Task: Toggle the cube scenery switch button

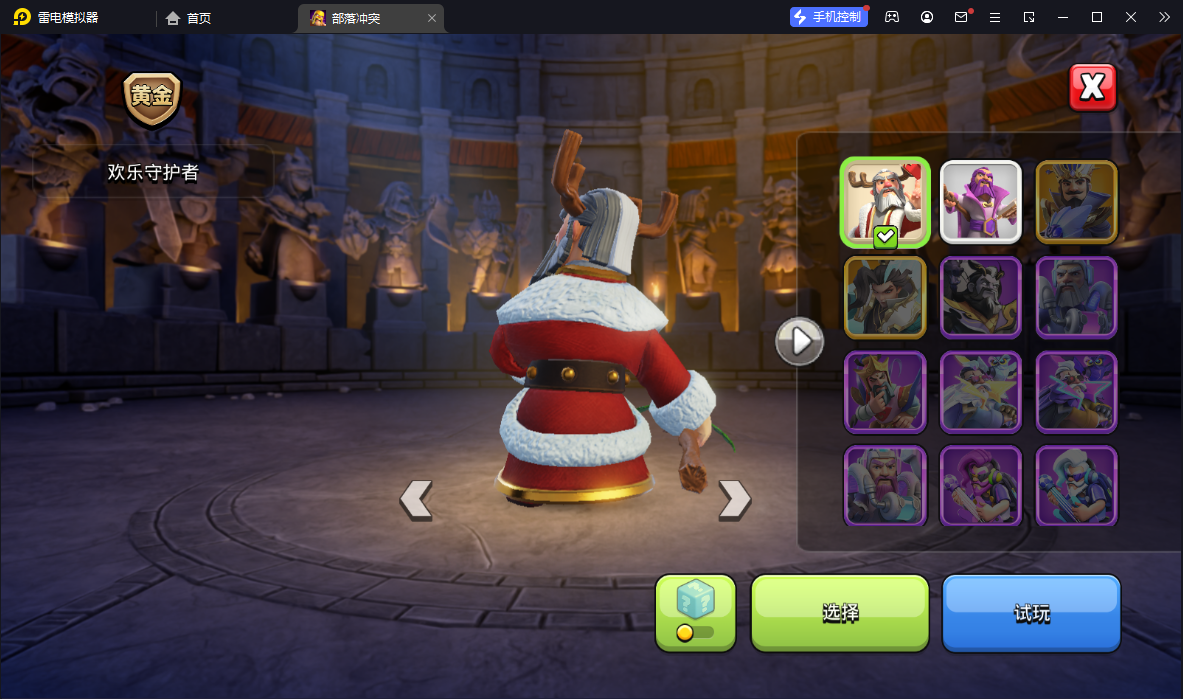Action: click(695, 612)
